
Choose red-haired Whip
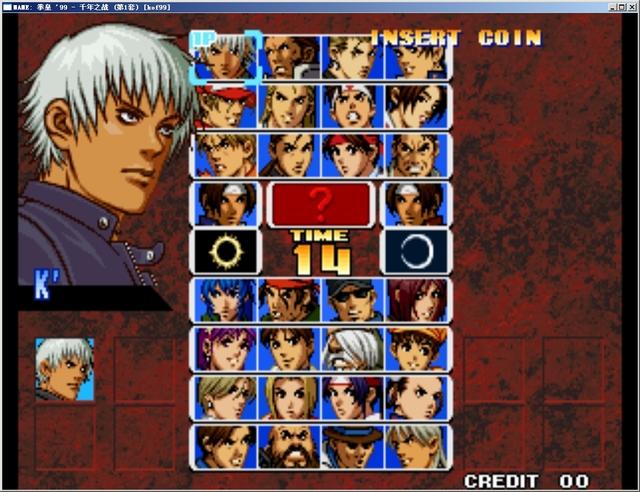[x=416, y=300]
